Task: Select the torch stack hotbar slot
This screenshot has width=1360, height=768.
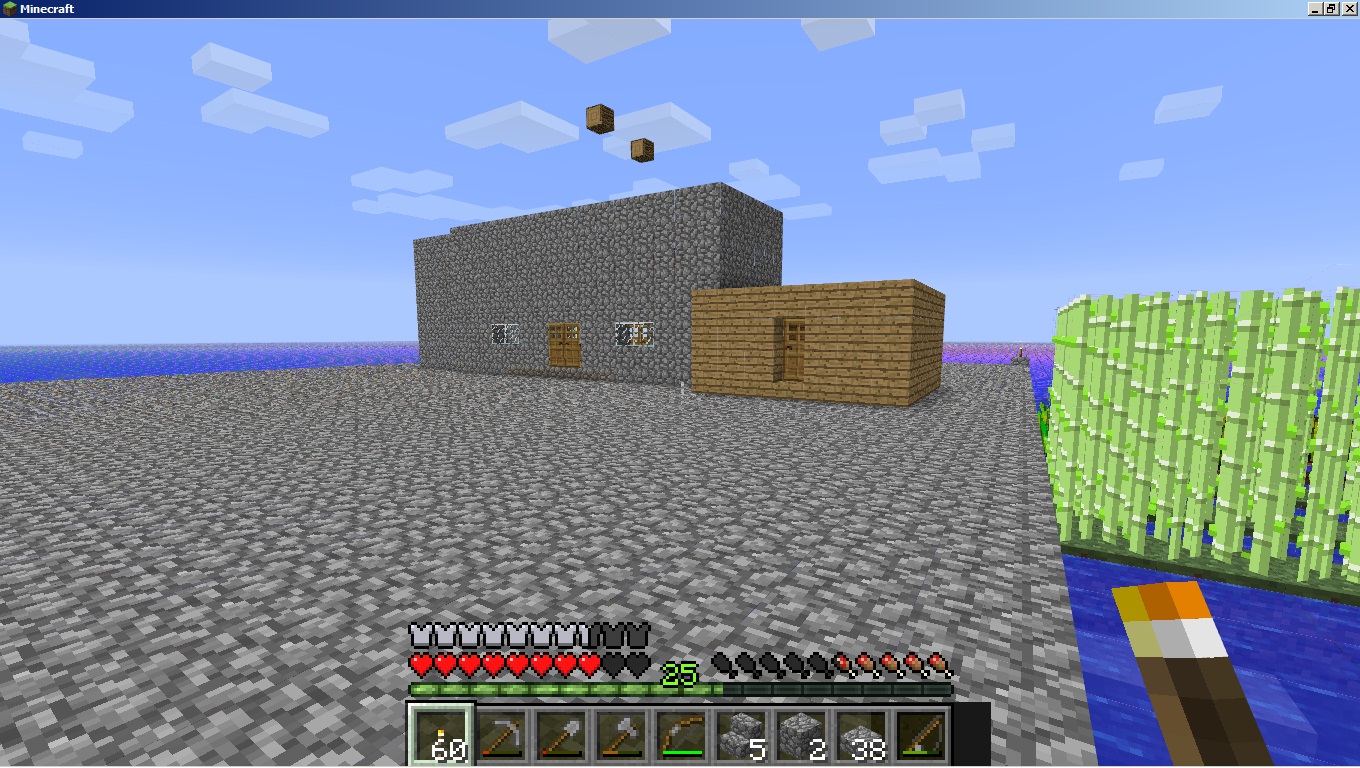Action: click(440, 736)
